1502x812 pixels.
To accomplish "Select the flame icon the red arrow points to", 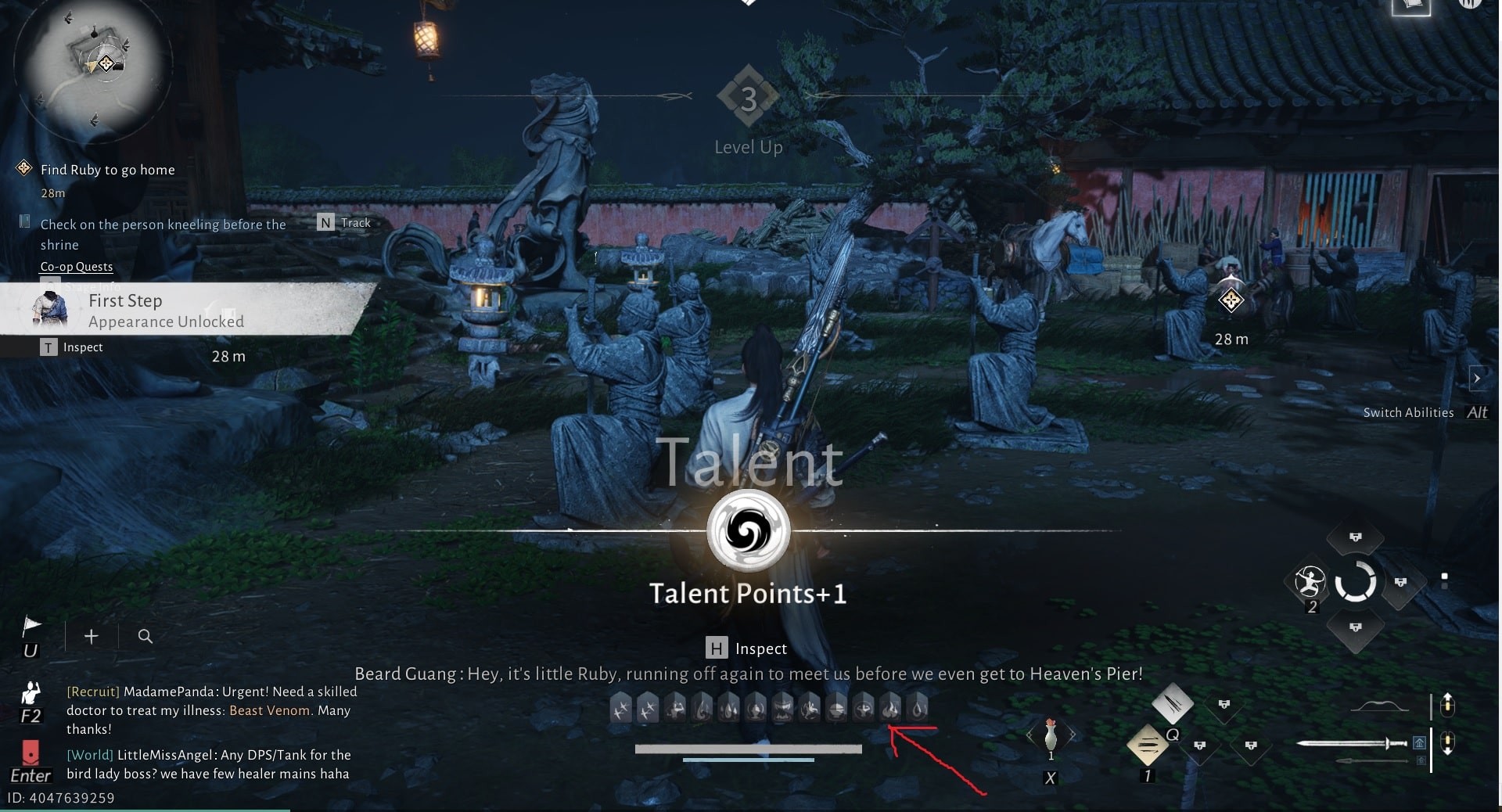I will [x=891, y=708].
